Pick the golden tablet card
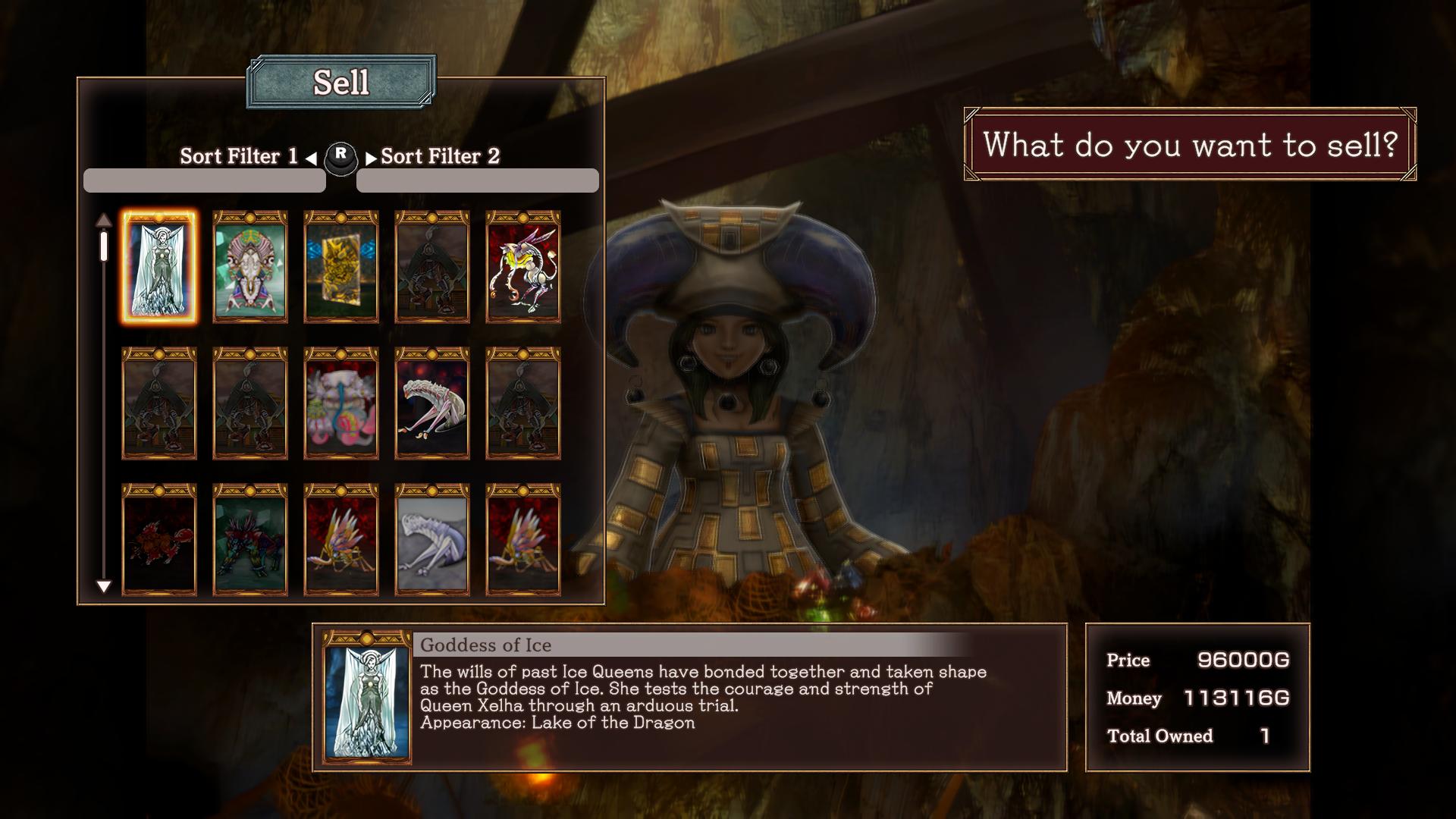 tap(341, 267)
